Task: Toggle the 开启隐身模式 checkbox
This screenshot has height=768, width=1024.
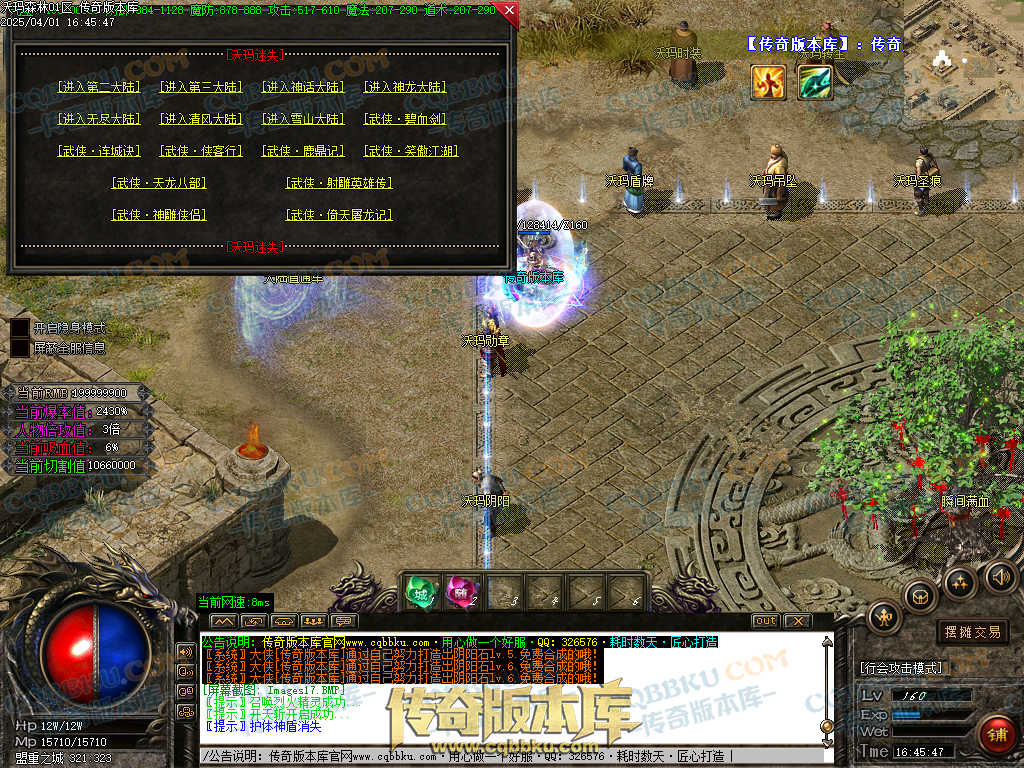Action: pyautogui.click(x=20, y=328)
